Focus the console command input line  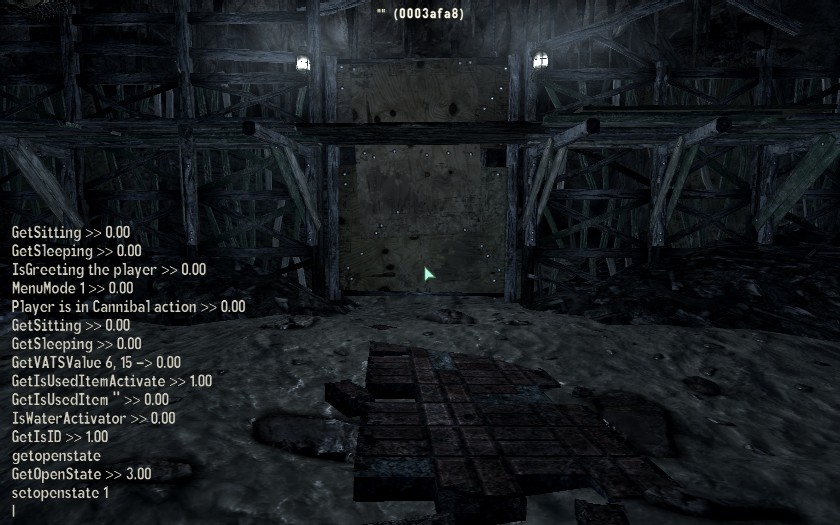pyautogui.click(x=60, y=511)
